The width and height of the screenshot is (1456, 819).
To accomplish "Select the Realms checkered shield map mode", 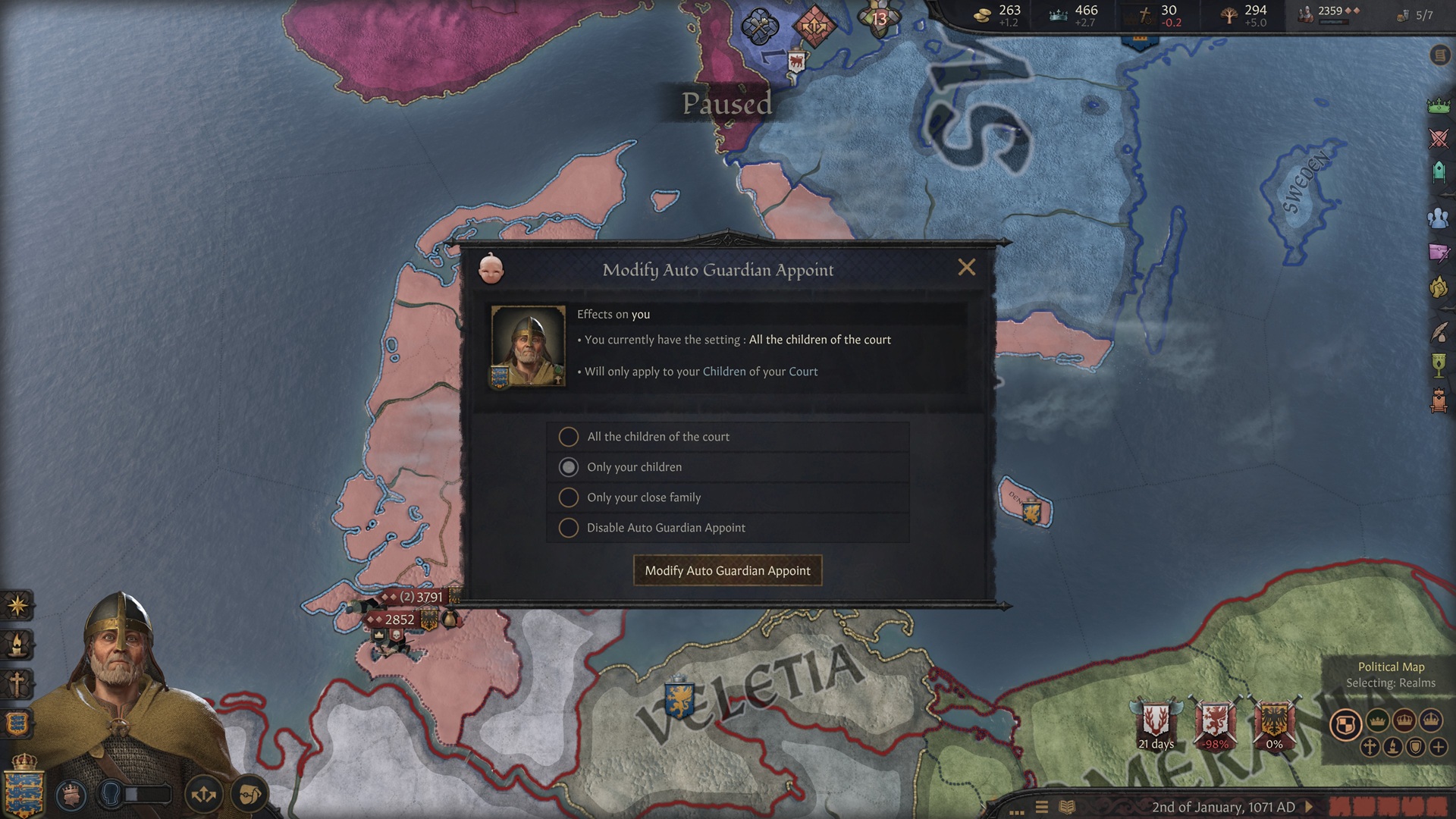I will 1345,724.
